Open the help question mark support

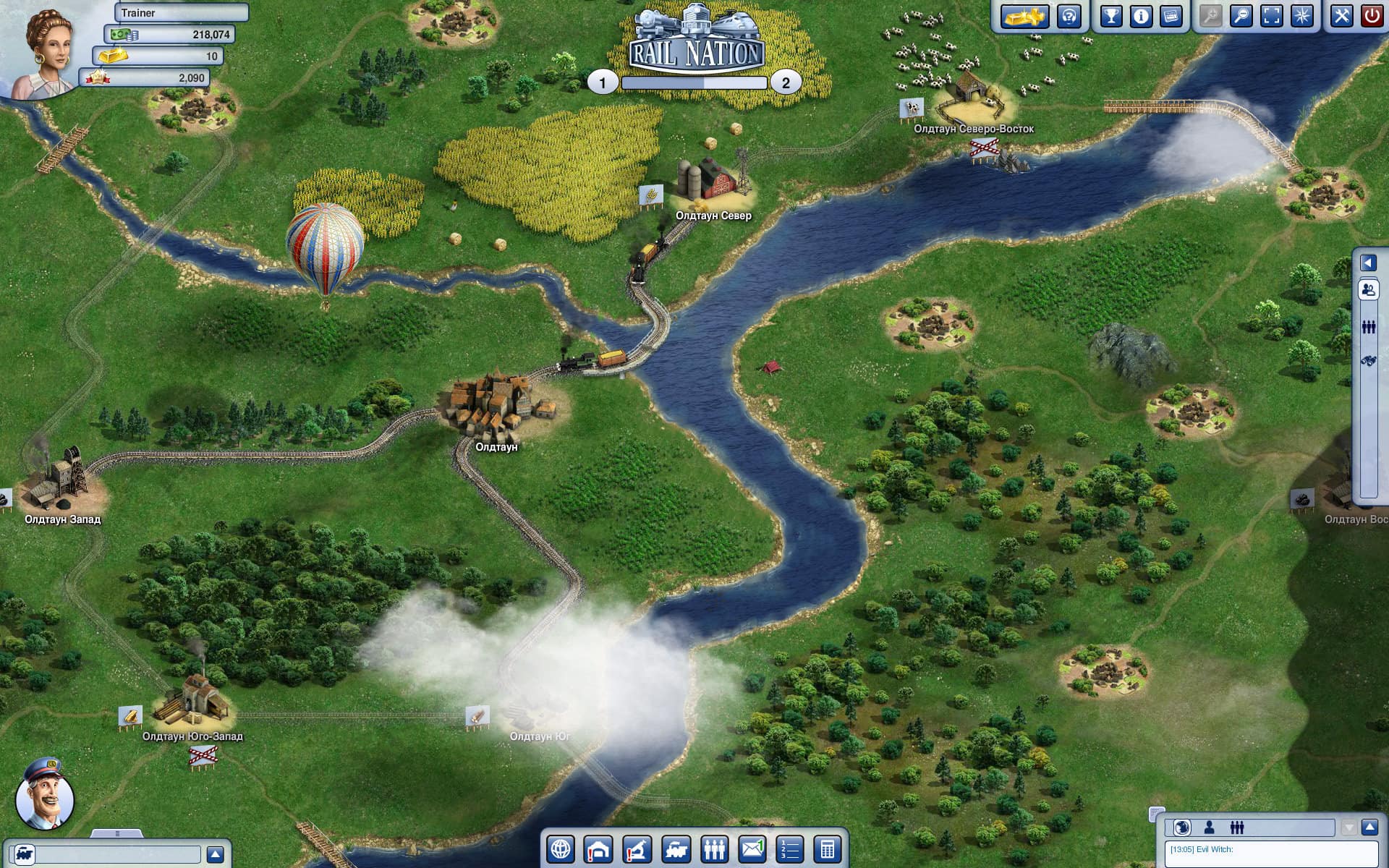click(x=1067, y=17)
